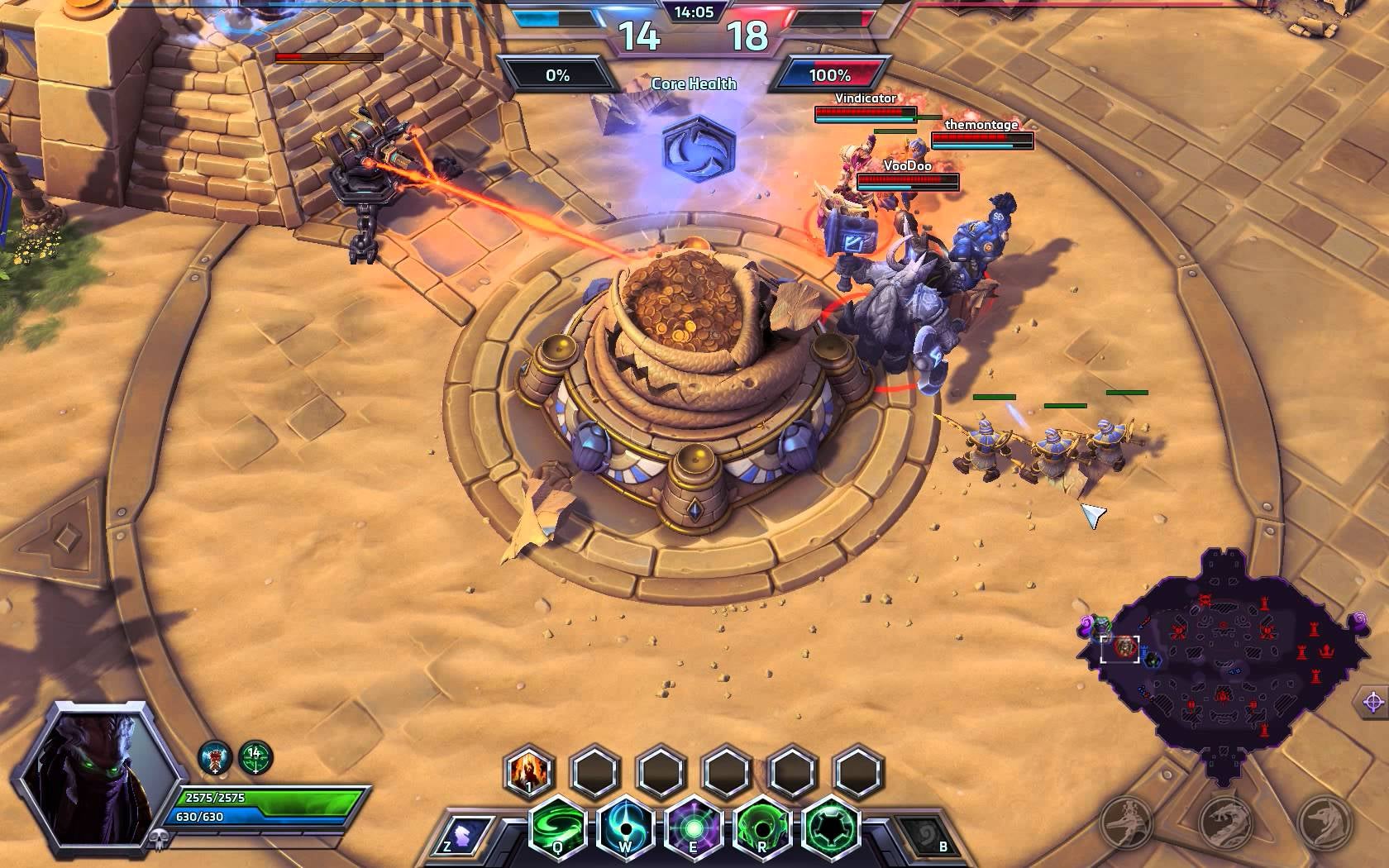Select the serpent emblem below the minimap
The width and height of the screenshot is (1389, 868).
[1226, 823]
